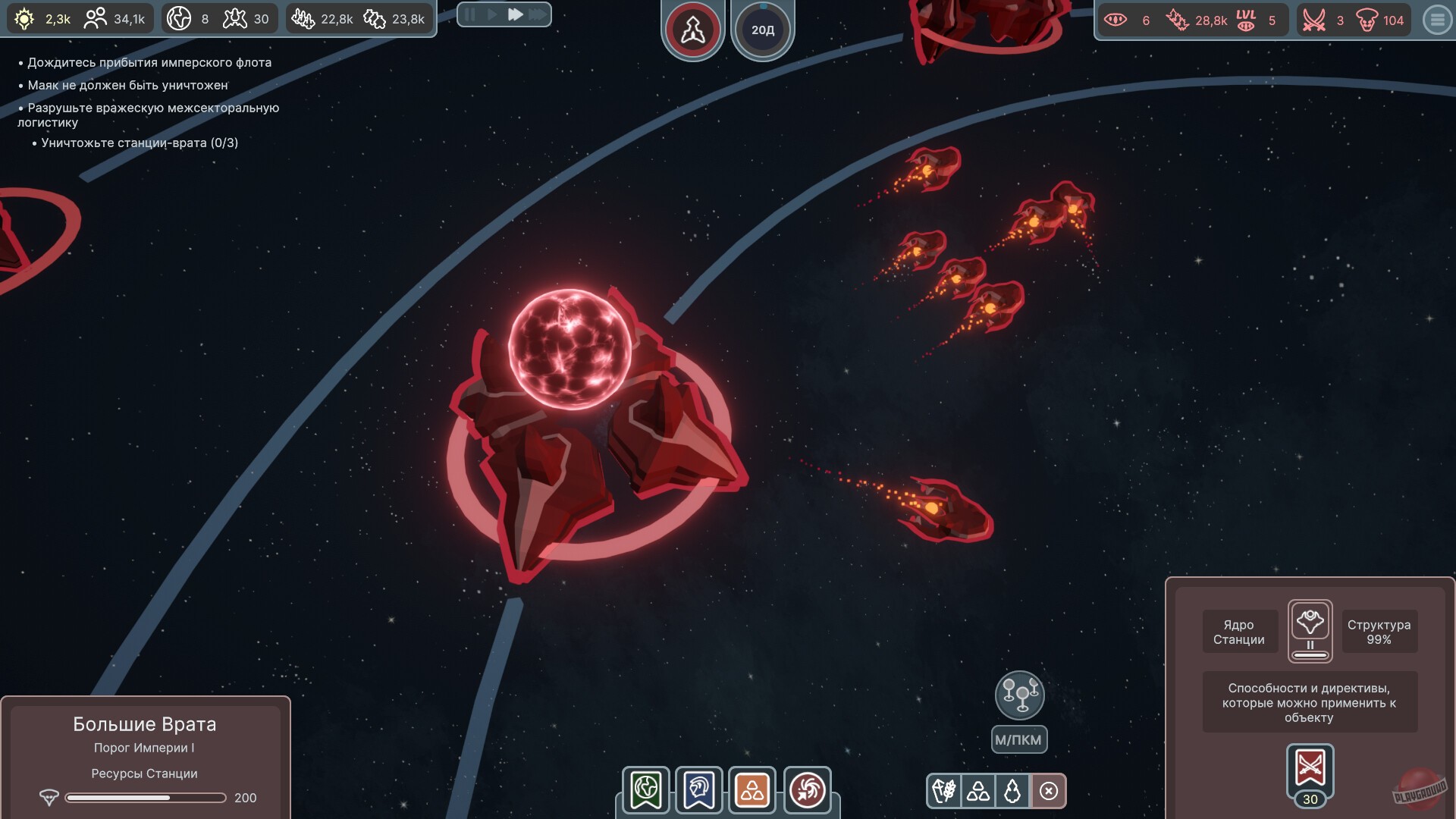
Task: Click the M/ПКМ command icon
Action: coord(1020,695)
